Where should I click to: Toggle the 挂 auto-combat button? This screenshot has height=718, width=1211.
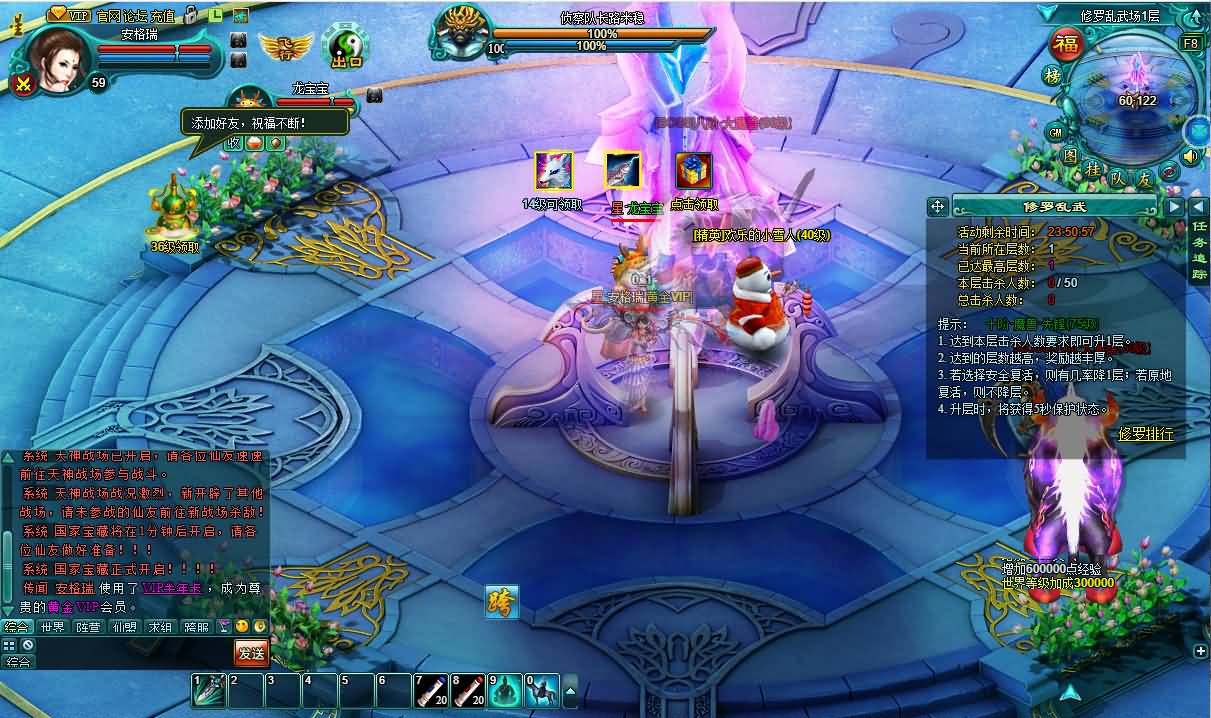(x=1093, y=171)
